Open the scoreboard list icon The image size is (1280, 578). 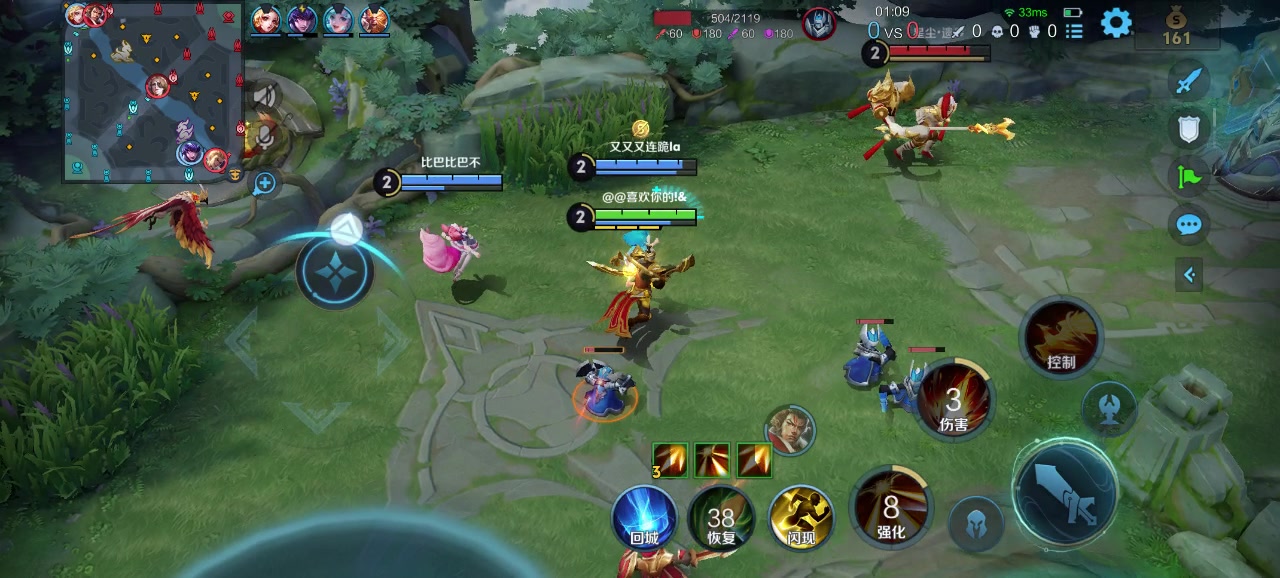(x=1074, y=32)
